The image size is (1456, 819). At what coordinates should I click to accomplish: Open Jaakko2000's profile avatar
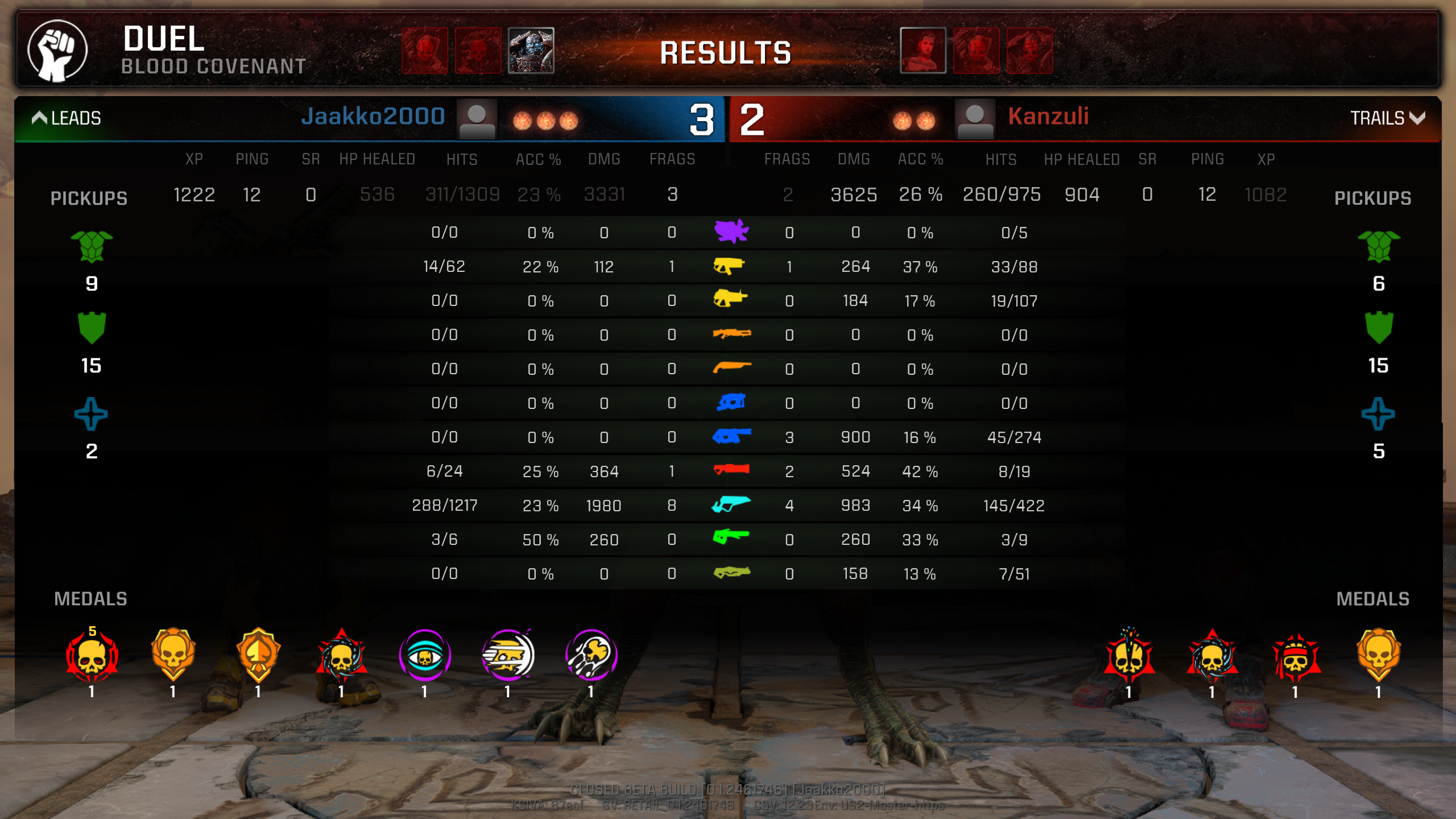pos(477,119)
